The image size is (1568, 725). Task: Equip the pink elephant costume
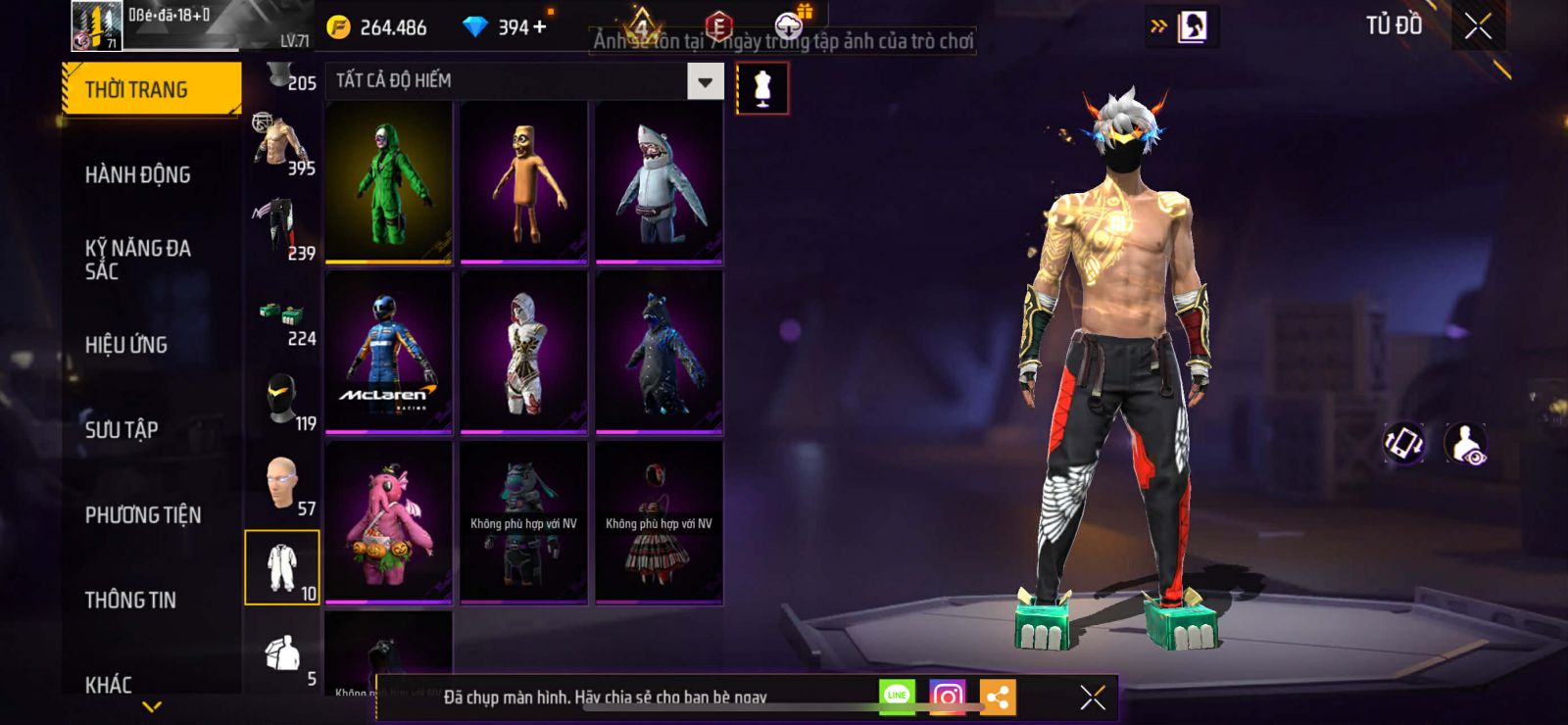(x=389, y=522)
